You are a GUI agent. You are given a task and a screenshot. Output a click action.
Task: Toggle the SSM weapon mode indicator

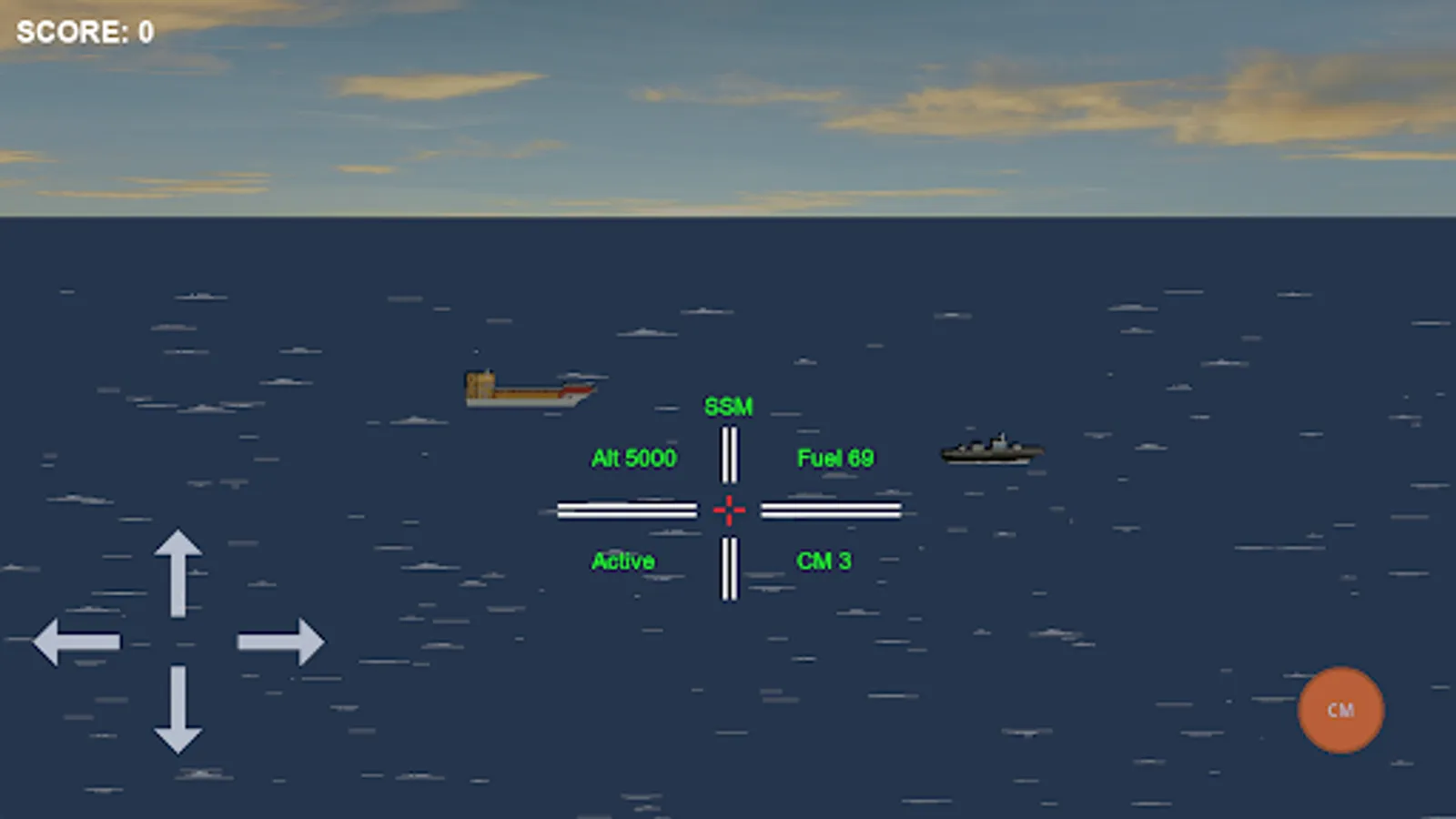[x=730, y=406]
